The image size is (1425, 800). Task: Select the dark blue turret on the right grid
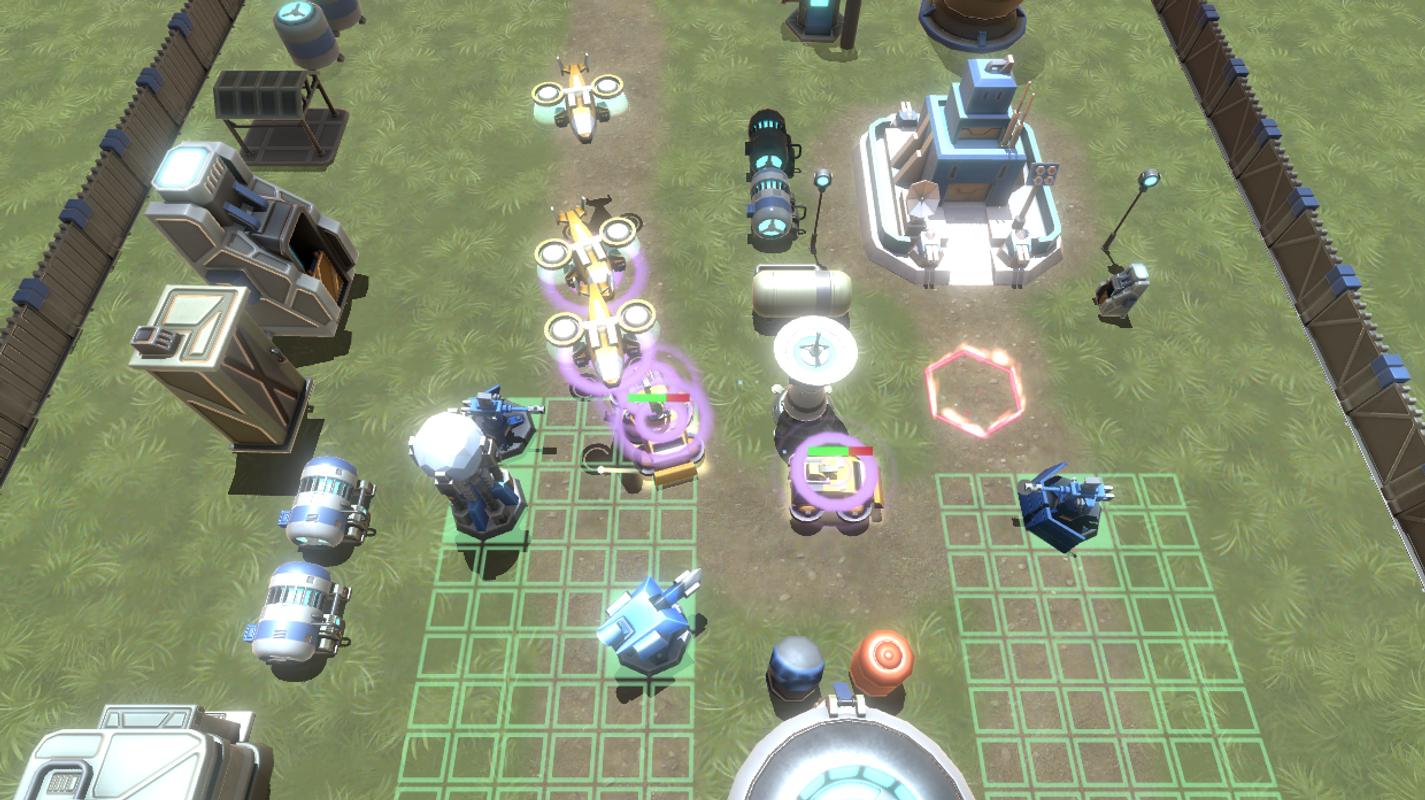[1061, 505]
